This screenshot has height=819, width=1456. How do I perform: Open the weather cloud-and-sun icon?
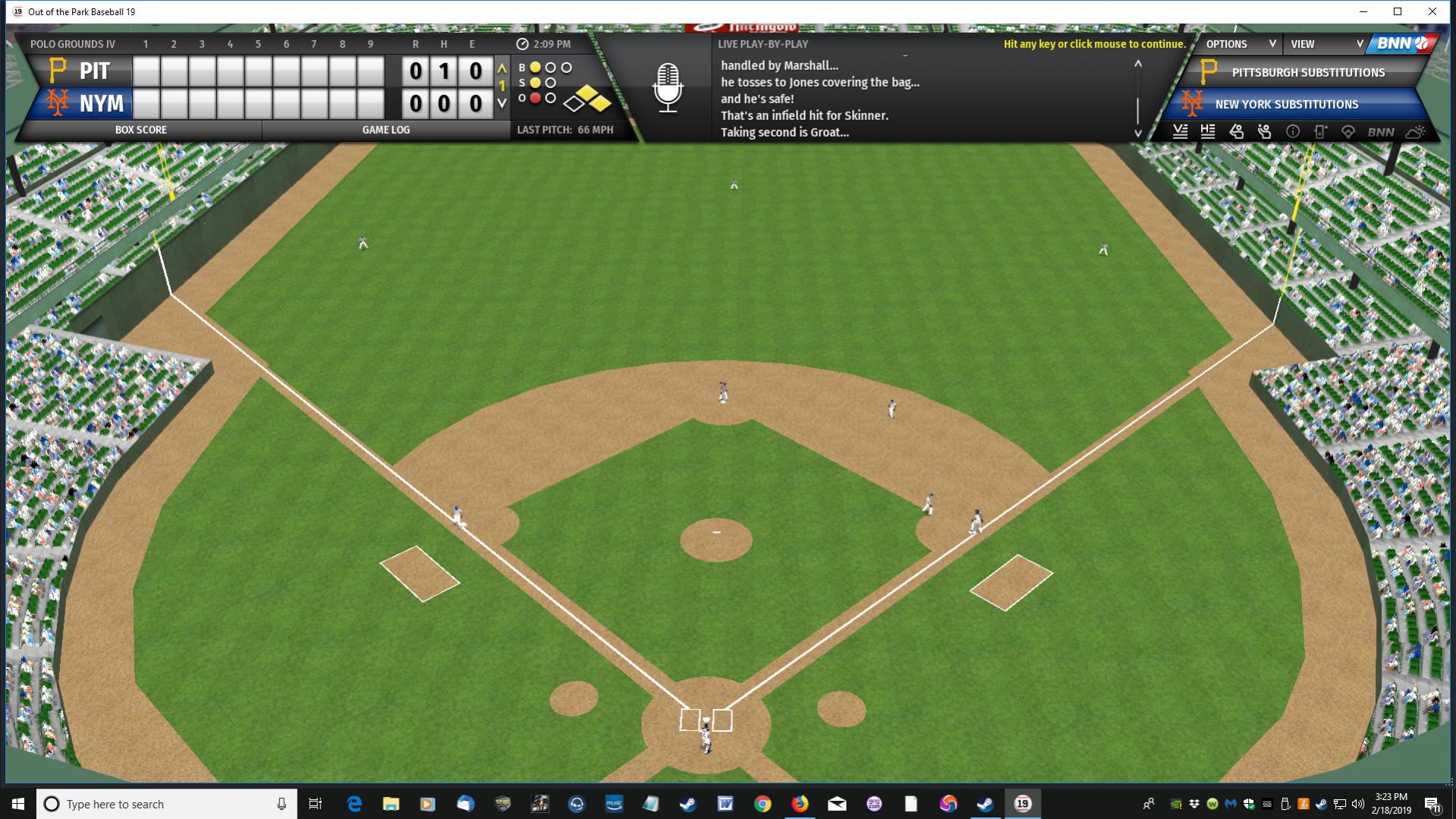point(1415,131)
